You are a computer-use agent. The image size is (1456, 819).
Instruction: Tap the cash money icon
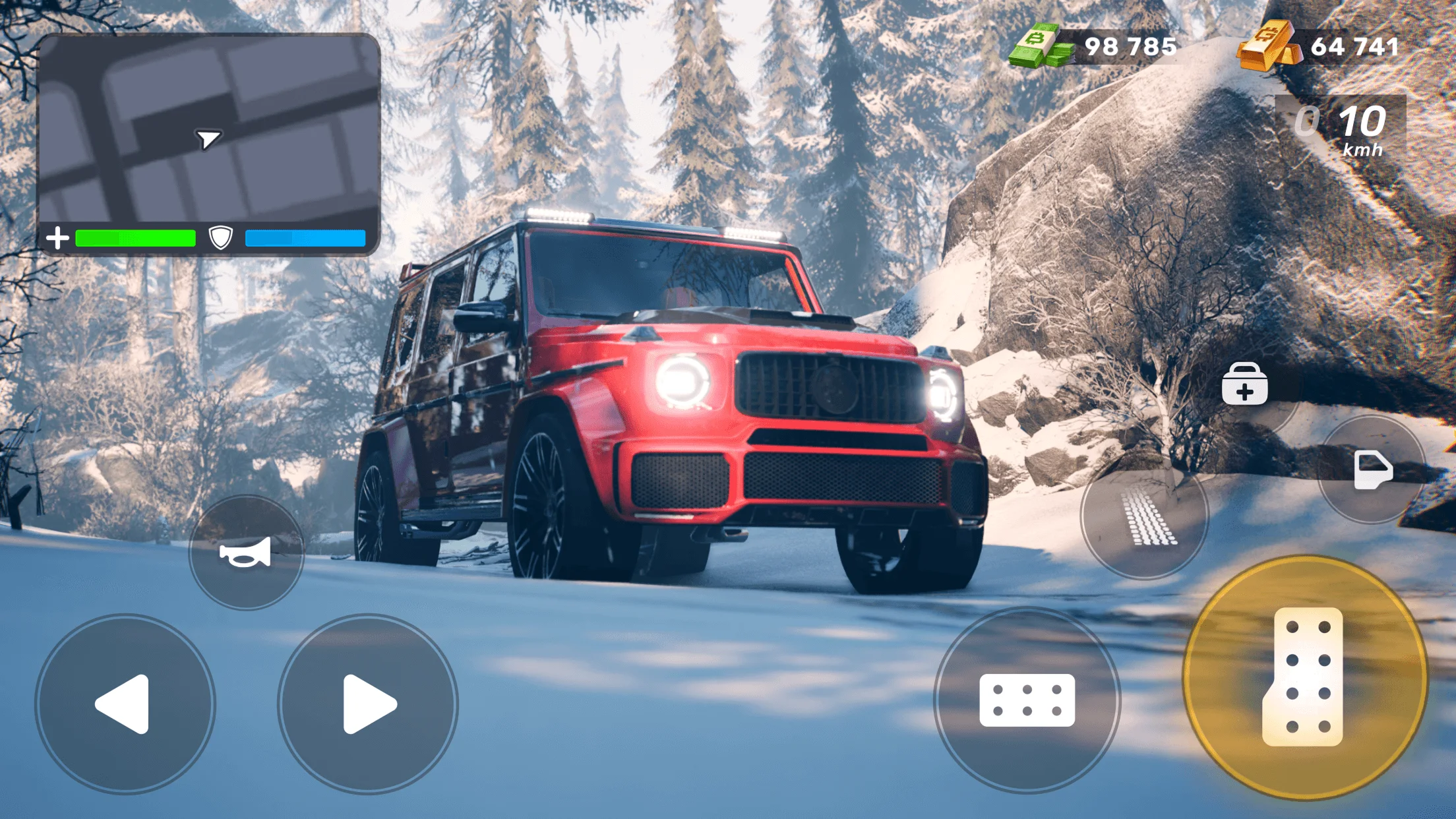[1039, 46]
